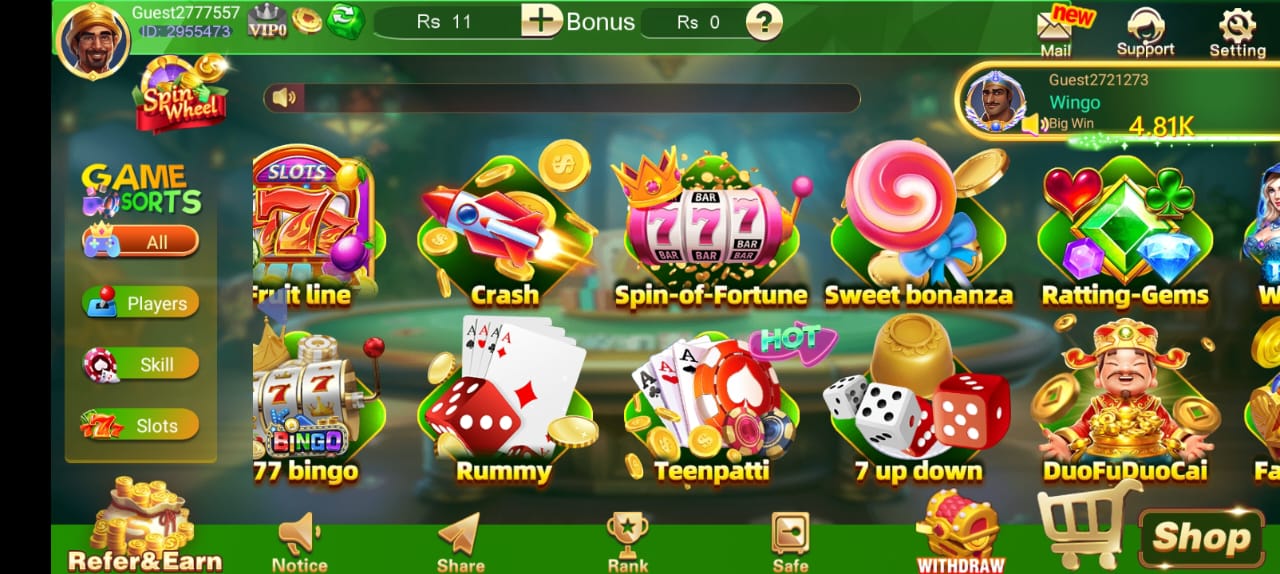Screen dimensions: 1280x574
Task: Open the Setting menu
Action: (1237, 31)
